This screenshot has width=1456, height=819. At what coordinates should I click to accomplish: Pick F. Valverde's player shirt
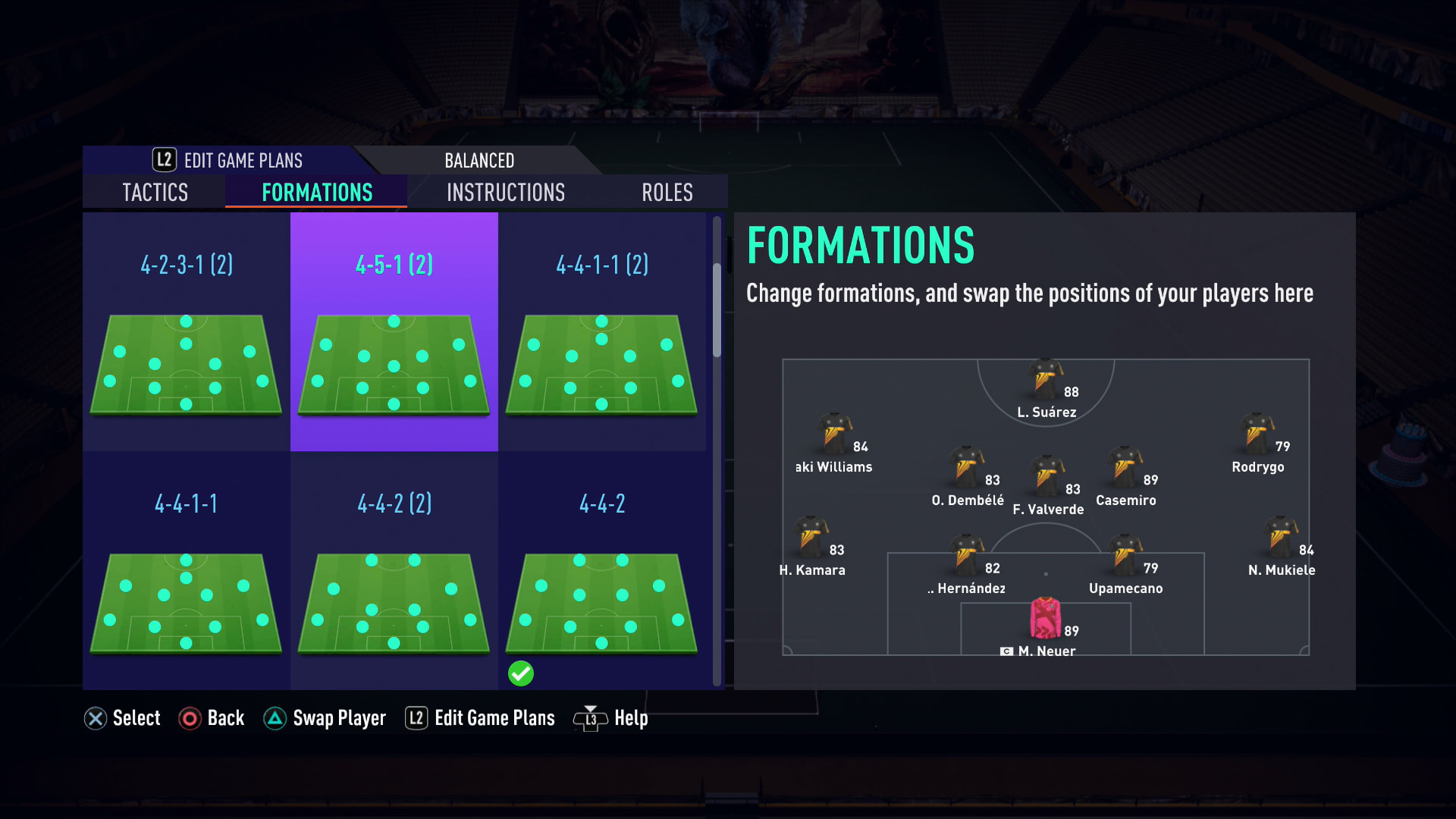tap(1046, 476)
